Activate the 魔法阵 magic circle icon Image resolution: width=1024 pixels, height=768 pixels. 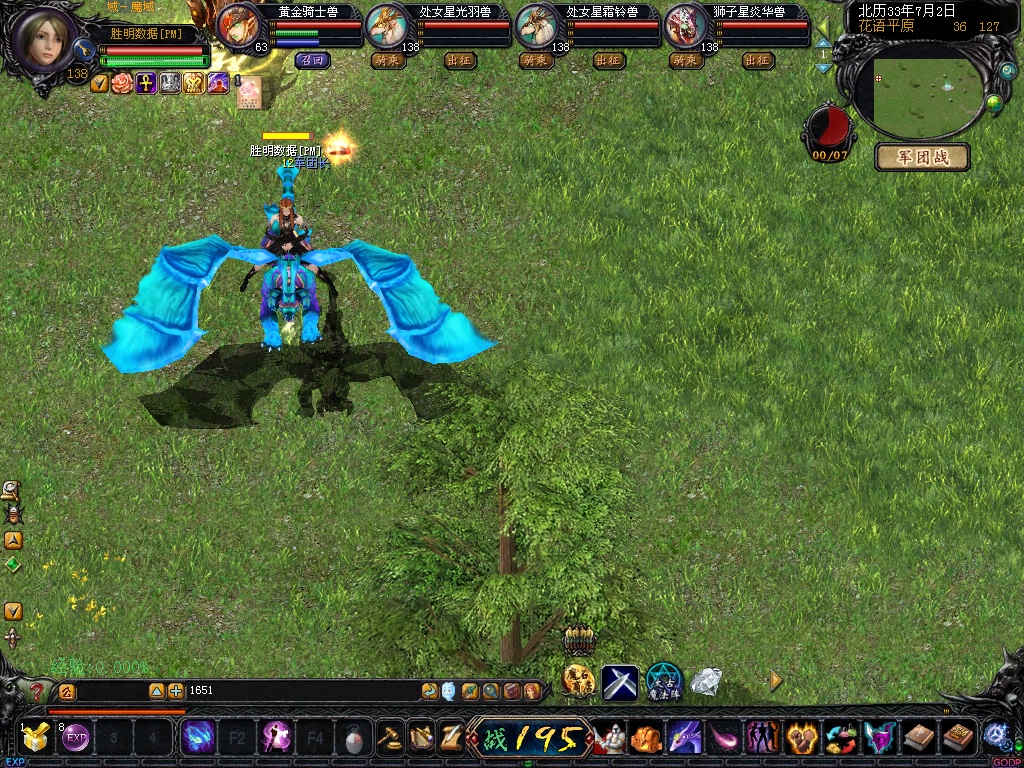click(x=664, y=682)
